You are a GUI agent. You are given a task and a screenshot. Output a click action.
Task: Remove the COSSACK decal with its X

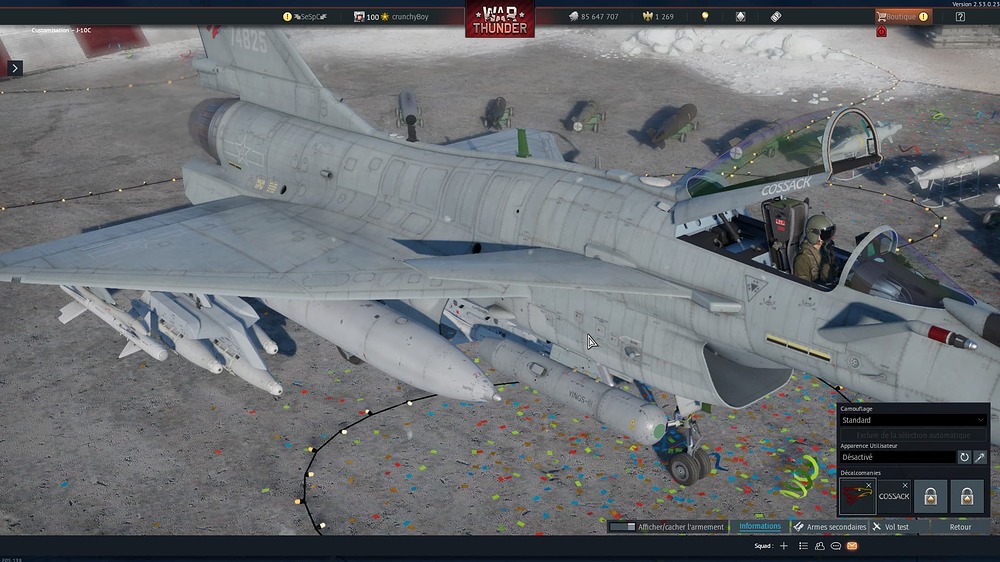pyautogui.click(x=906, y=485)
